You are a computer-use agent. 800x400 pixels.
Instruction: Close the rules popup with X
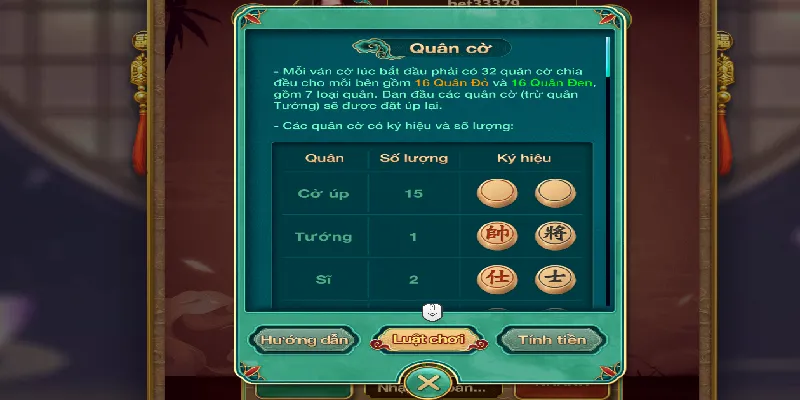429,382
